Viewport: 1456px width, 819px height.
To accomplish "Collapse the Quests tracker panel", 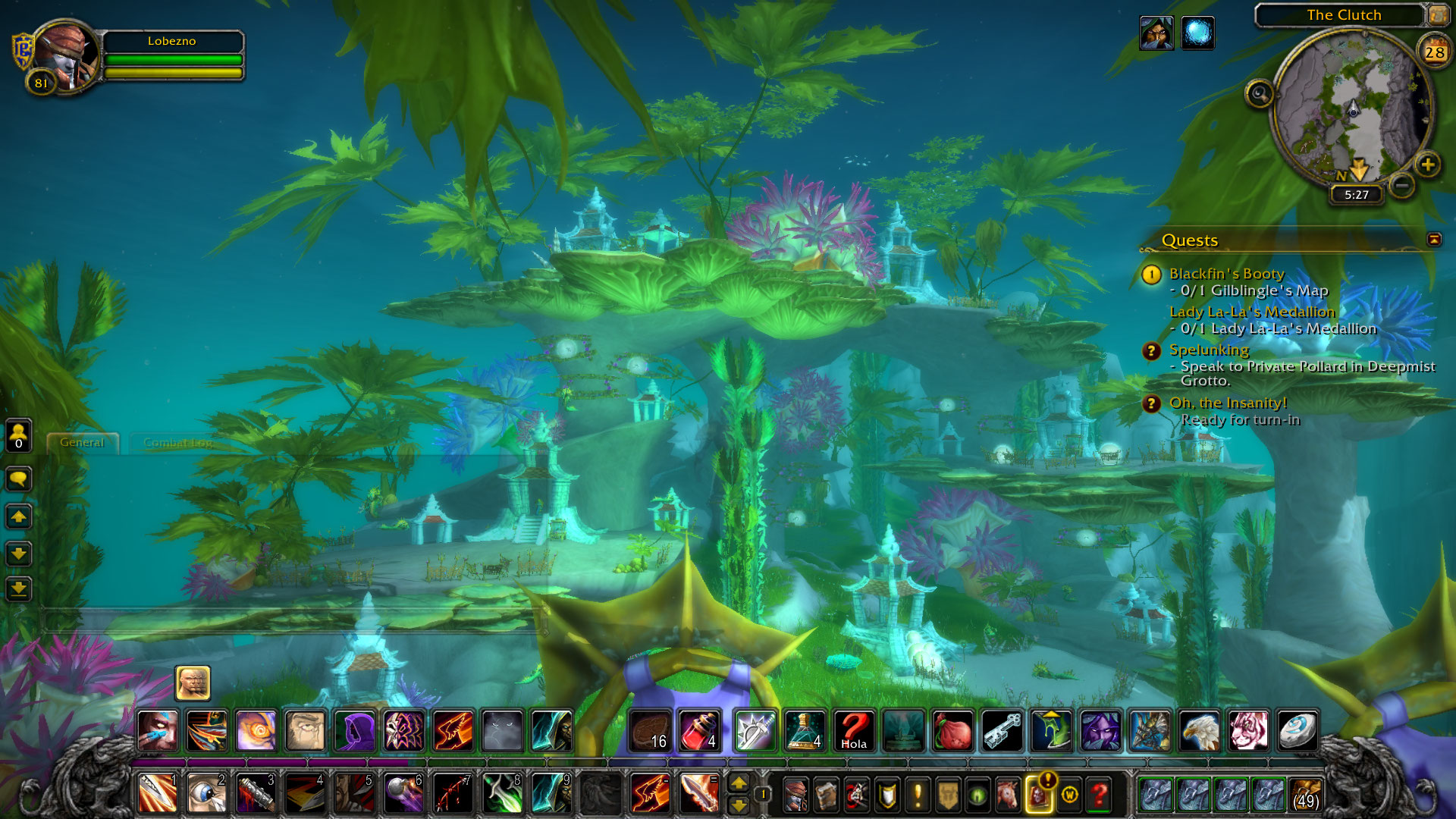I will click(1433, 240).
